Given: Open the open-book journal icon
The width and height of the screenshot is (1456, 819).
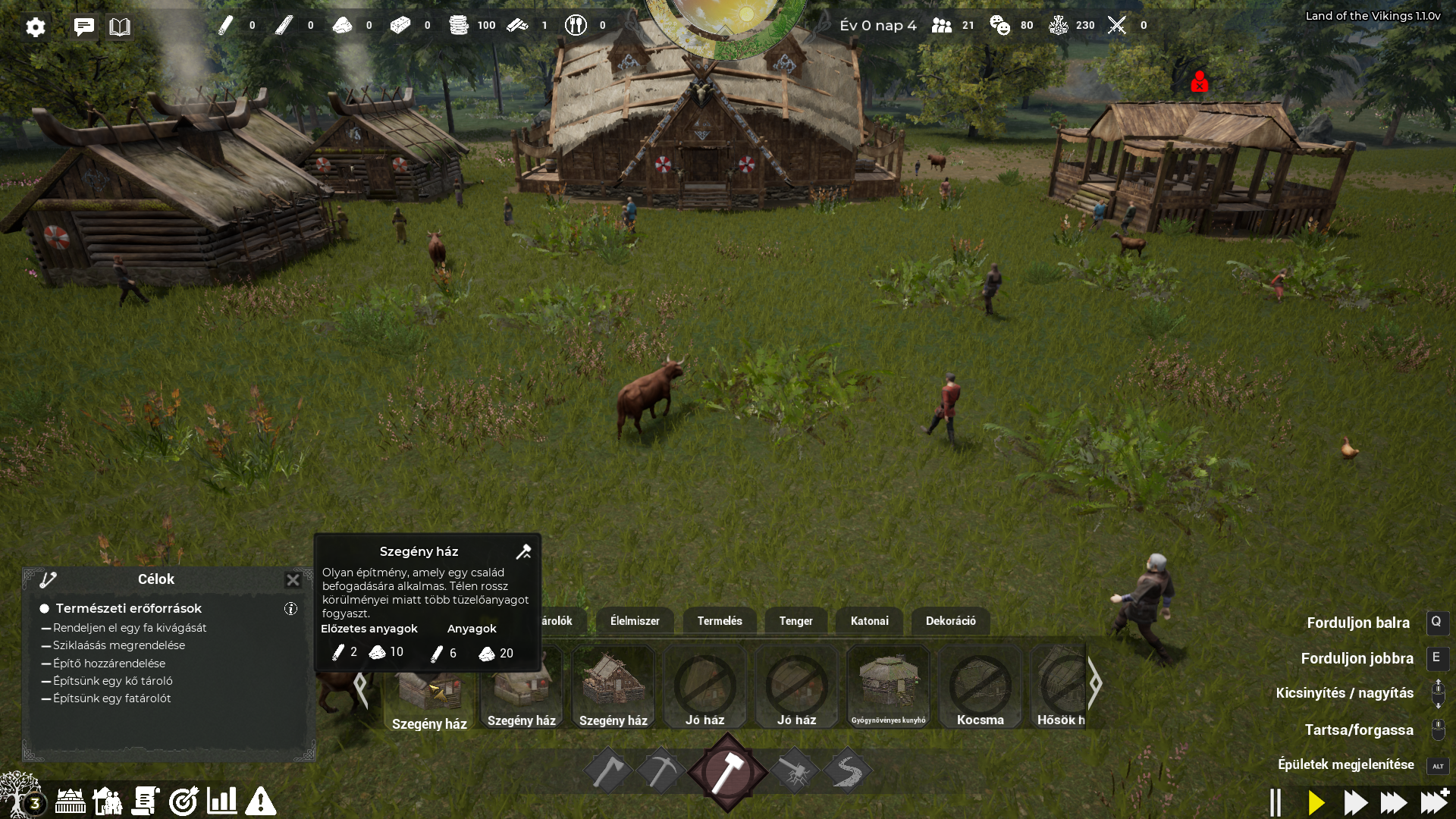Looking at the screenshot, I should tap(120, 27).
